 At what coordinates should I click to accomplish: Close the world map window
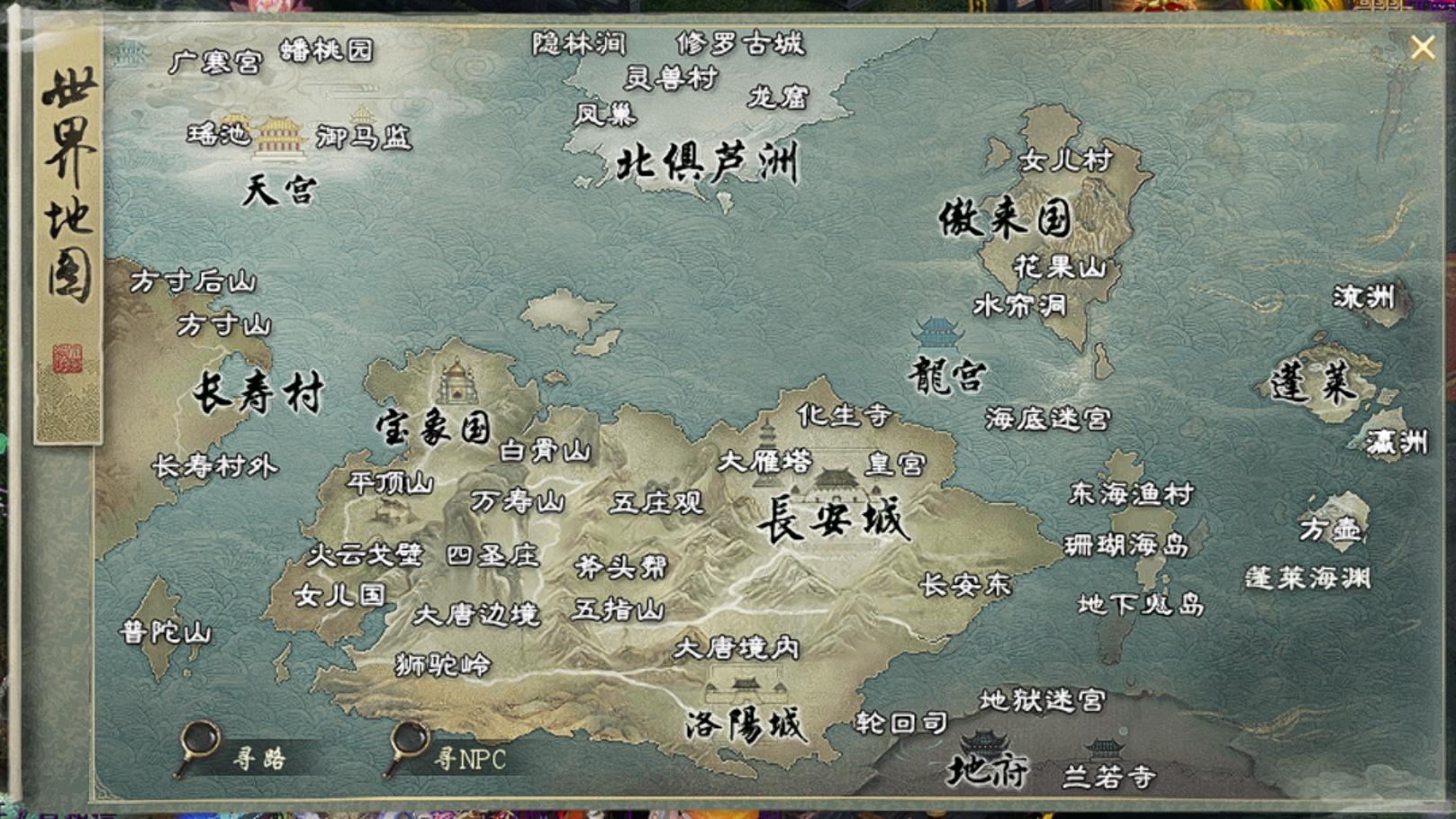point(1423,47)
